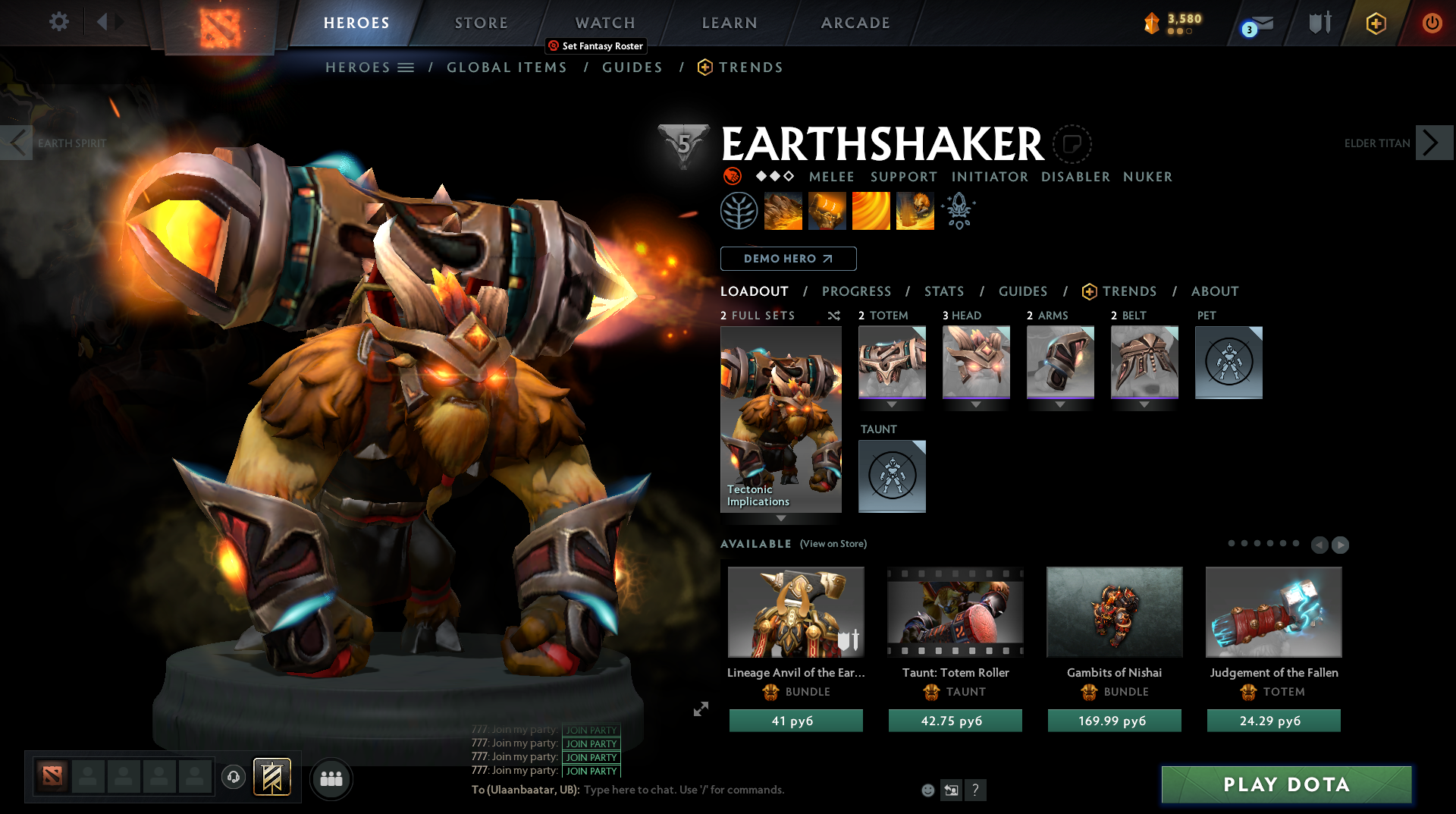
Task: Expand the Totem item slot dropdown arrow
Action: [892, 404]
